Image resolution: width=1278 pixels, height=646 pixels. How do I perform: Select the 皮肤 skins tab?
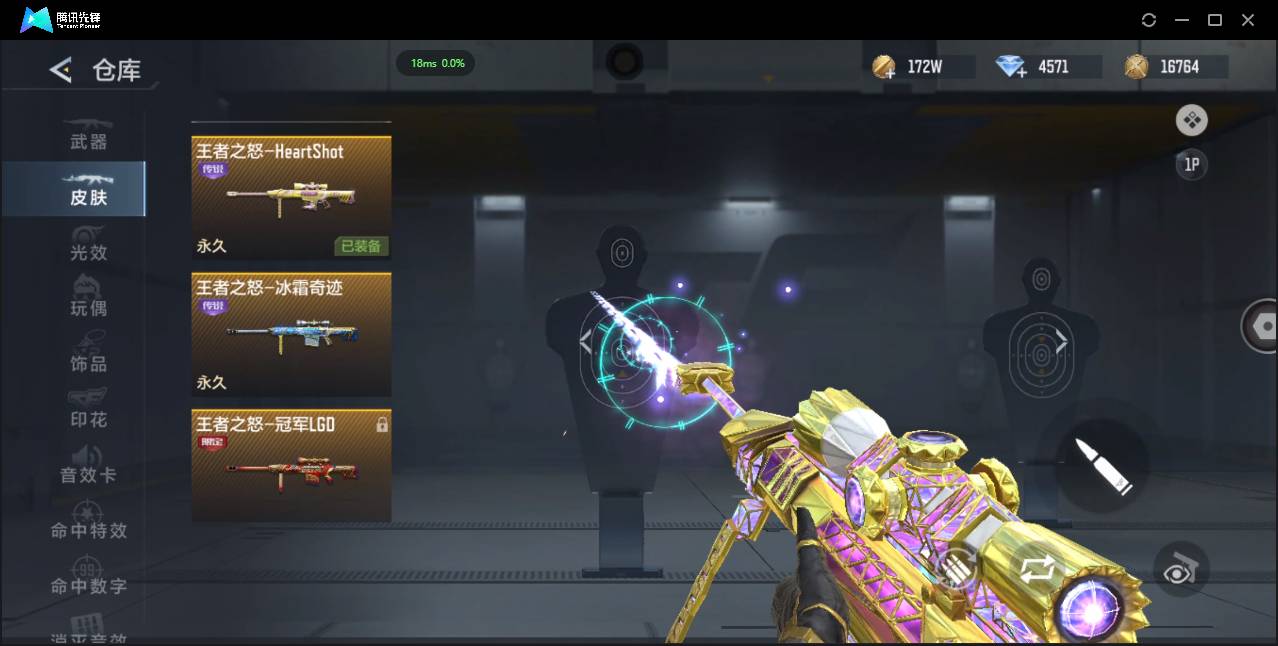[x=88, y=190]
